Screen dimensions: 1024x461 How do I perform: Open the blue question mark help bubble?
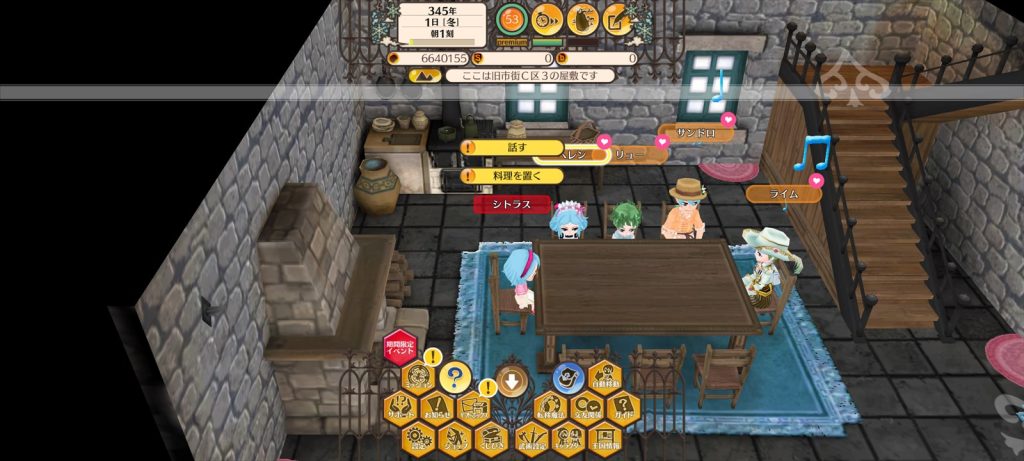pos(455,377)
